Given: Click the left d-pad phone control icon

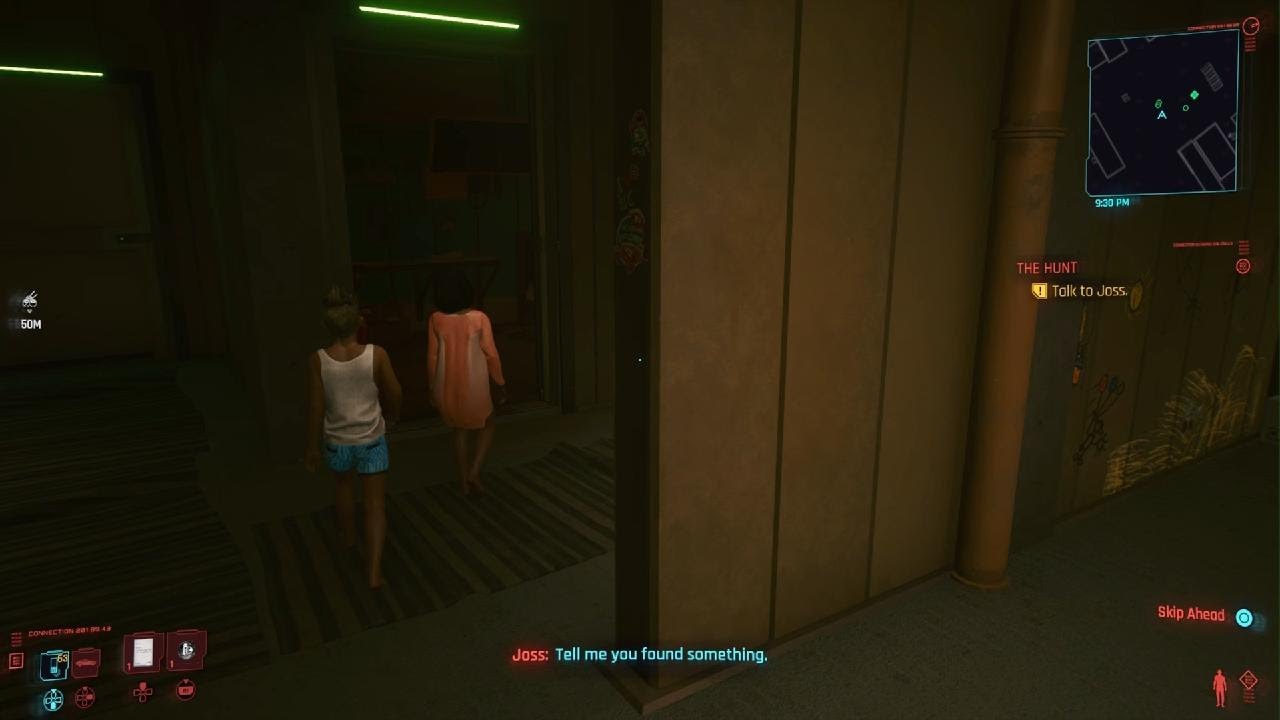Looking at the screenshot, I should (52, 697).
